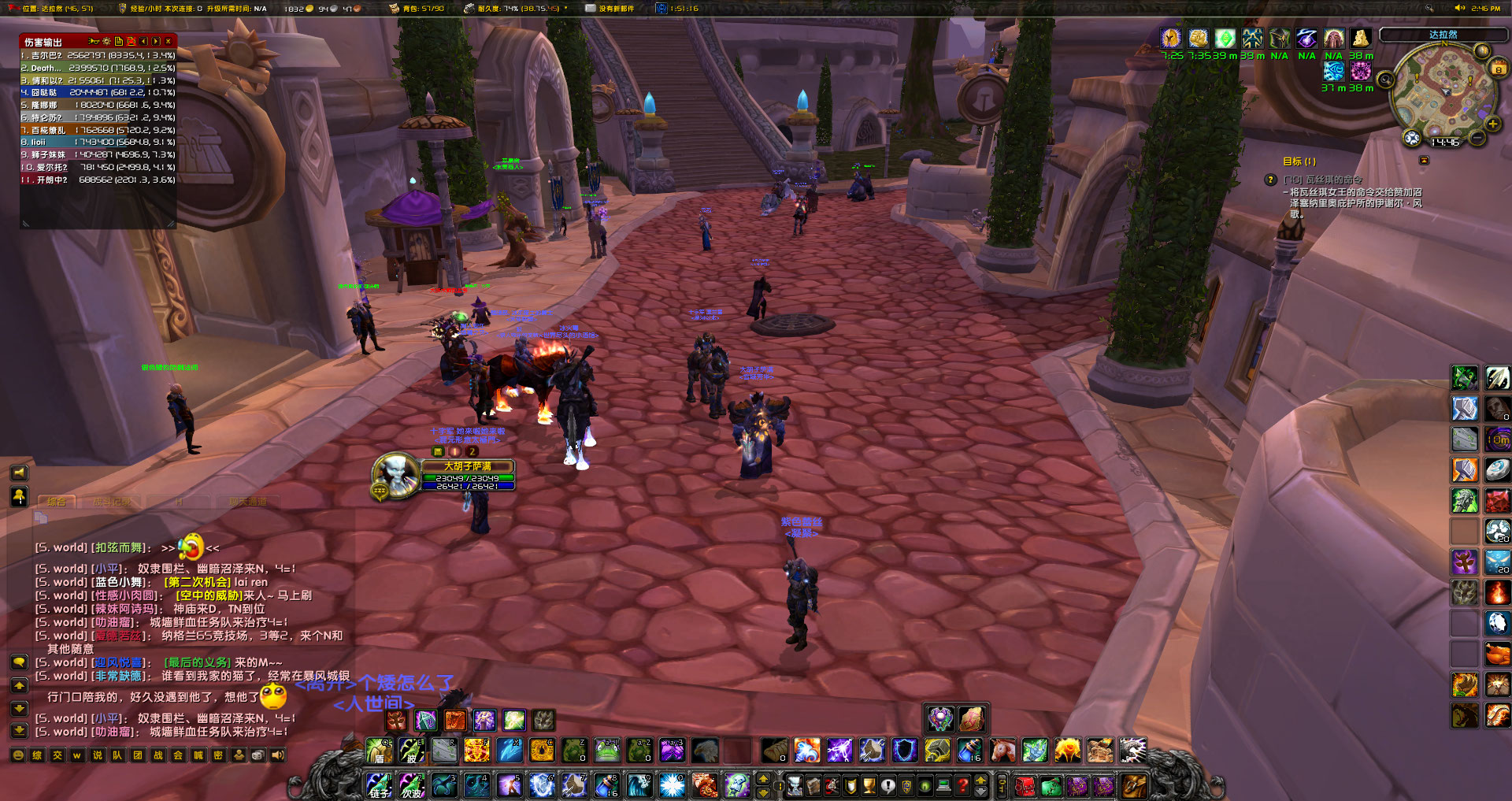Screen dimensions: 1512x801
Task: Click the dice icon below the chat window
Action: [259, 755]
